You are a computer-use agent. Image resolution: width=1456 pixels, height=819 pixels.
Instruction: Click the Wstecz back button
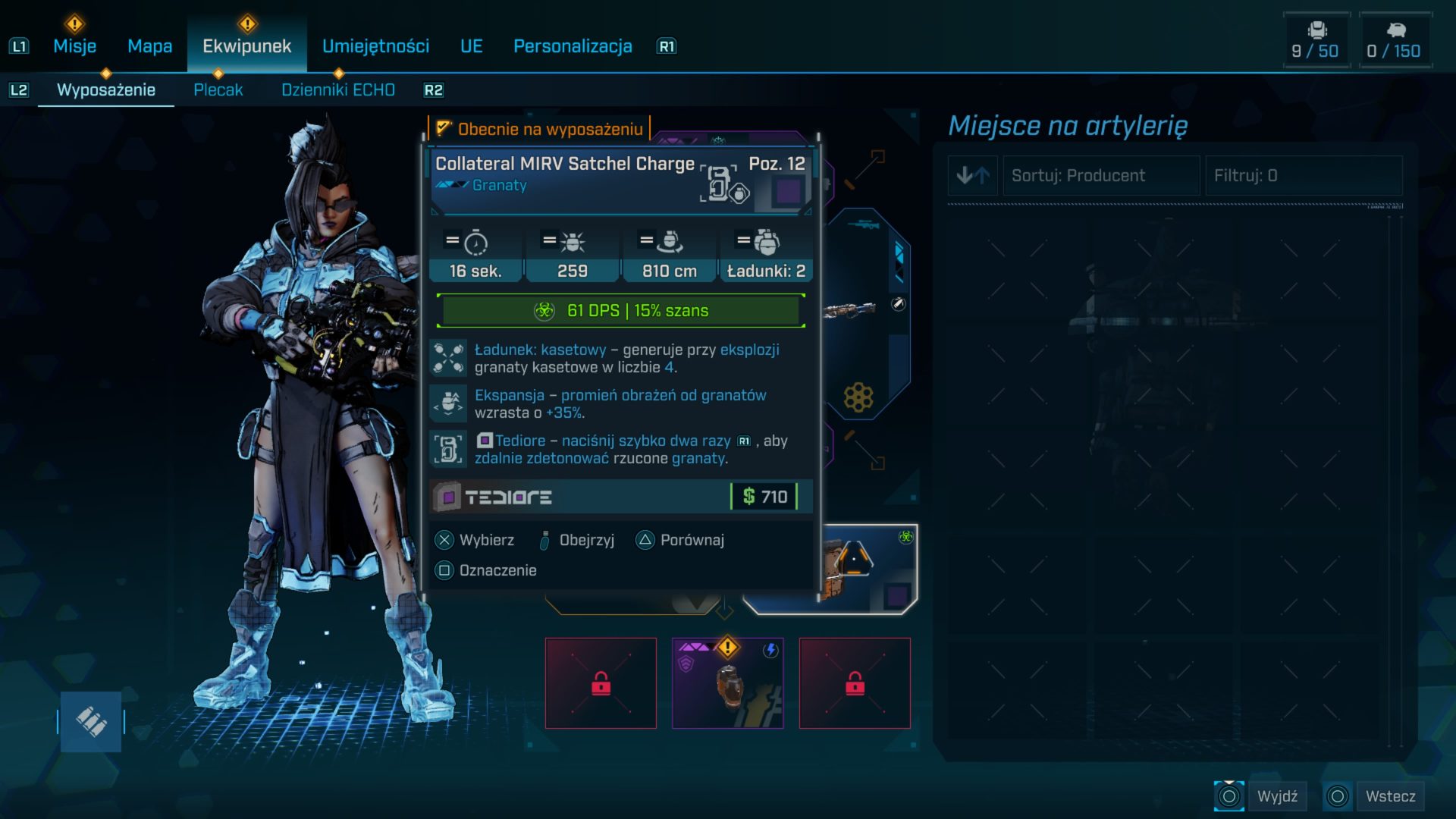pyautogui.click(x=1374, y=796)
